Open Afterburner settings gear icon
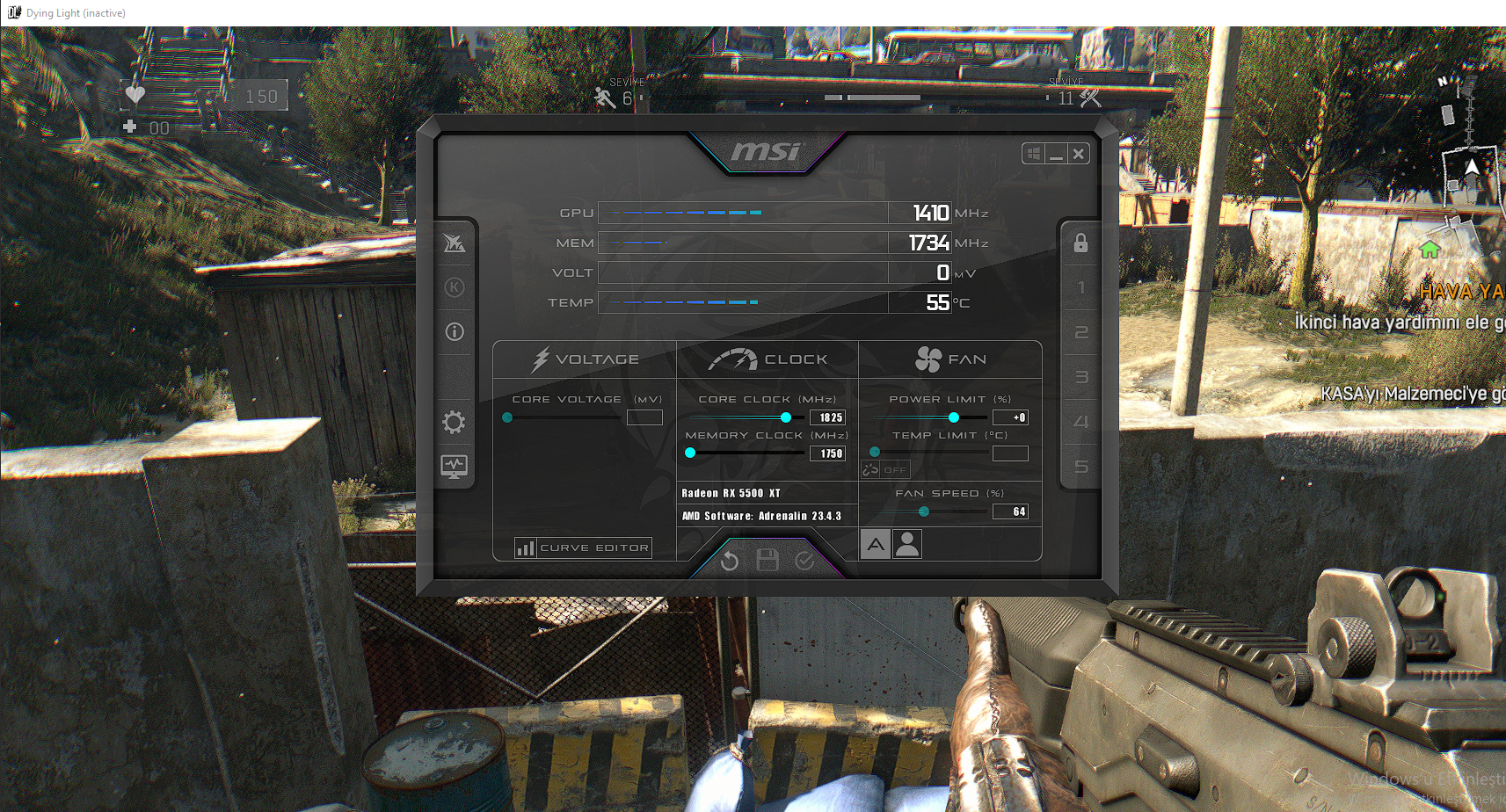 point(454,423)
